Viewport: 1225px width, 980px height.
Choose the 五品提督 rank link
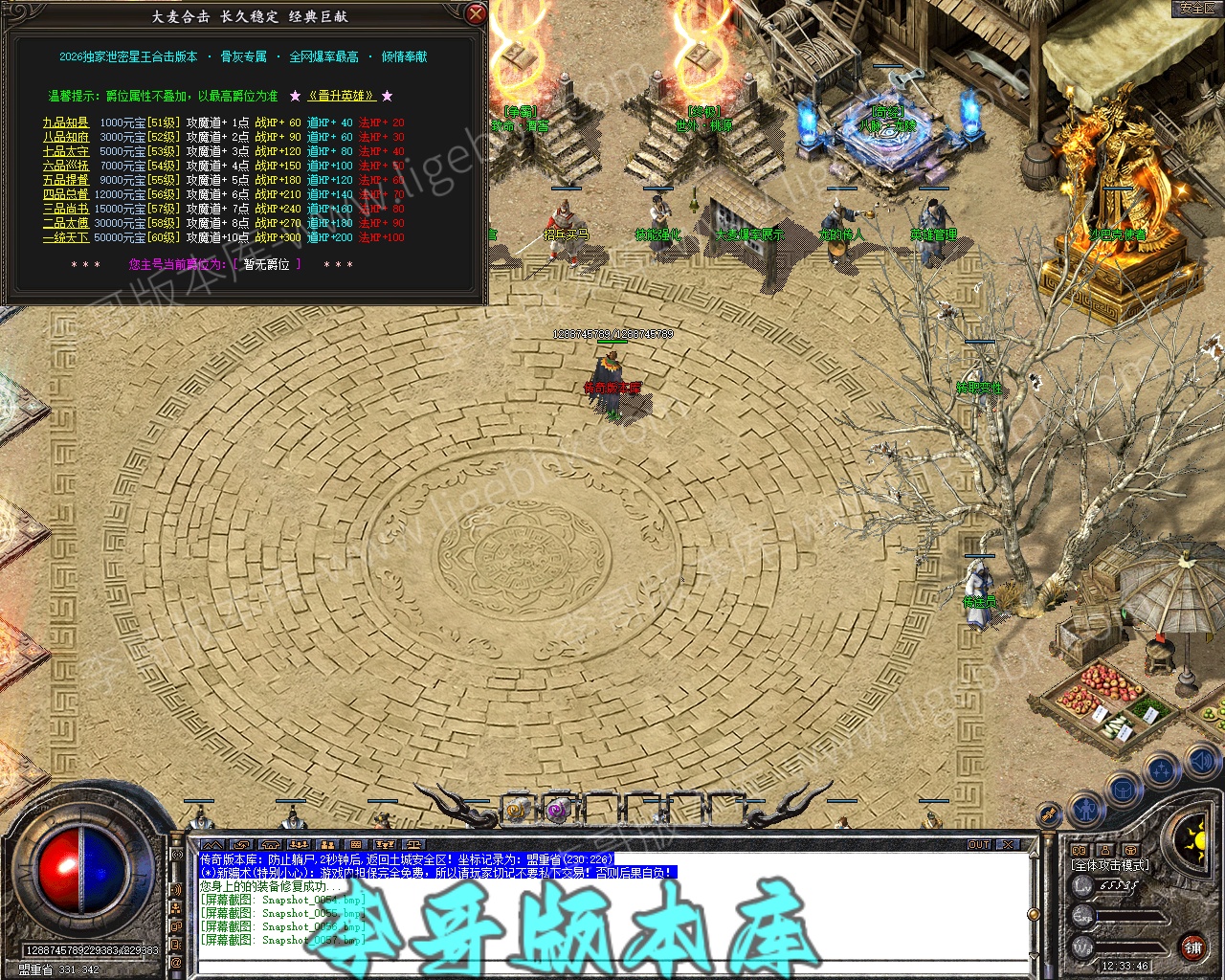click(65, 180)
